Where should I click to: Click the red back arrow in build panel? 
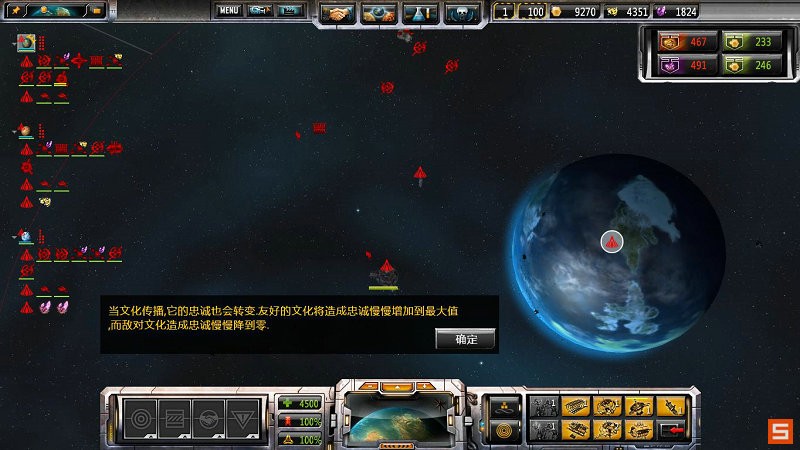point(673,430)
